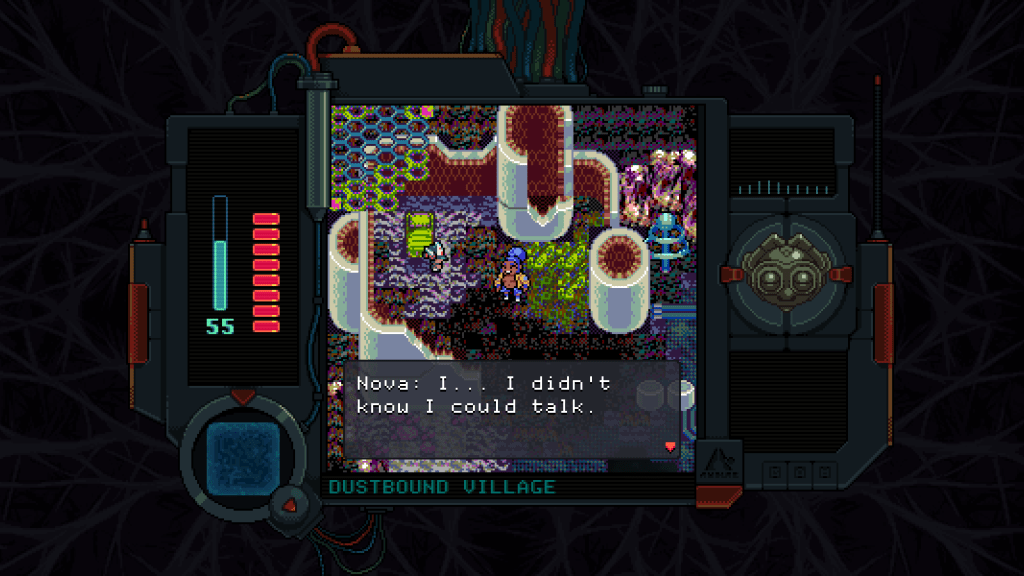Screen dimensions: 1024x576
Task: Advance dialogue with the red continue arrow
Action: pos(670,446)
